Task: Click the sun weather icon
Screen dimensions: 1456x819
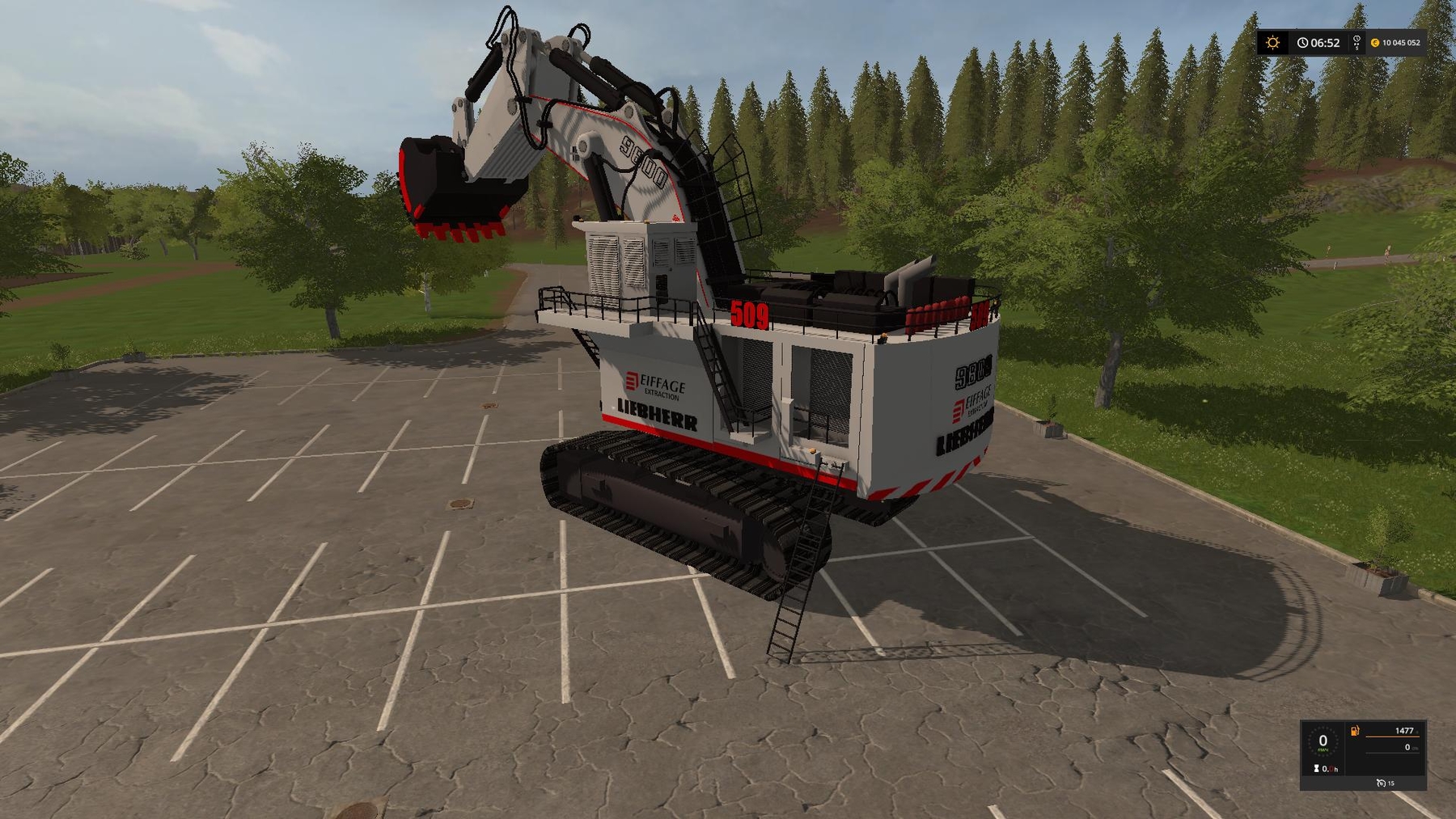Action: tap(1272, 41)
